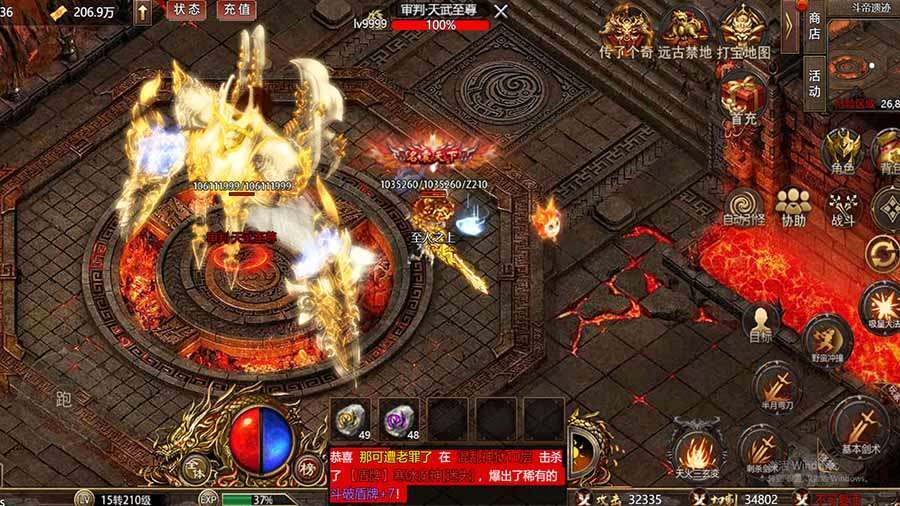Screen dimensions: 900x506
Task: Use the 半月弯刀 half-moon blade skill
Action: (777, 387)
